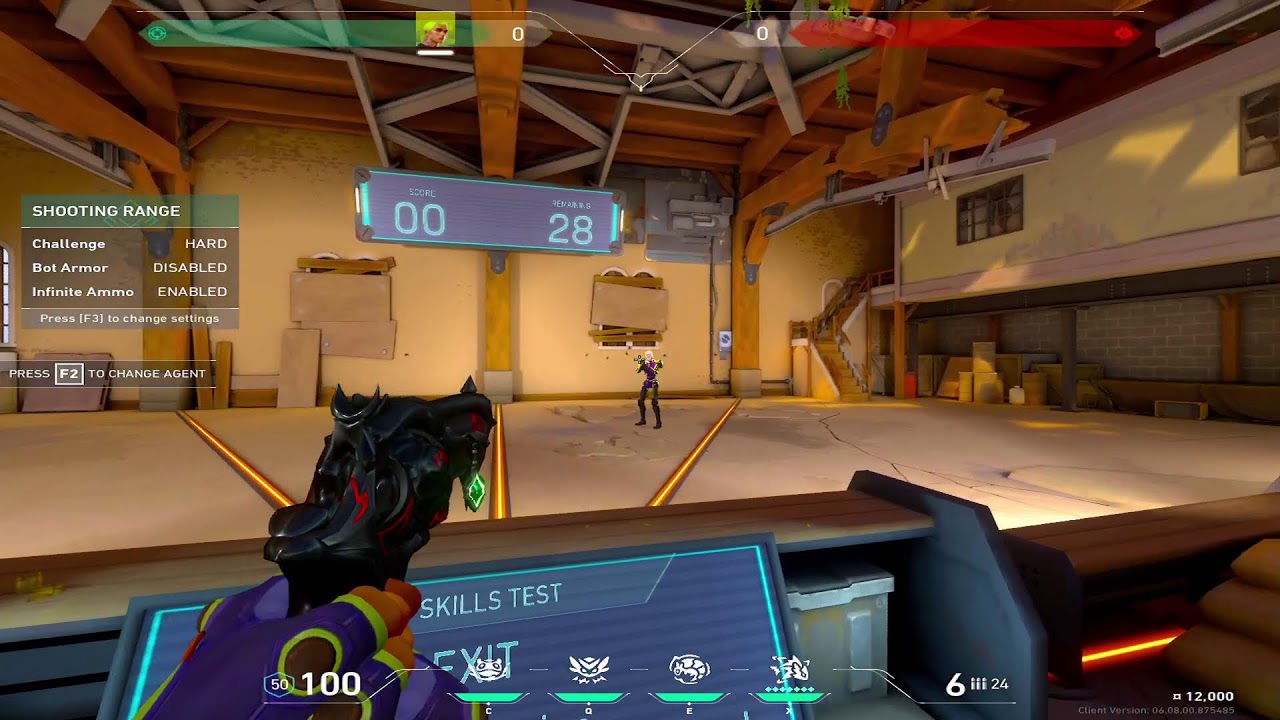This screenshot has width=1280, height=720.
Task: Select the player agent portrait
Action: pyautogui.click(x=435, y=31)
